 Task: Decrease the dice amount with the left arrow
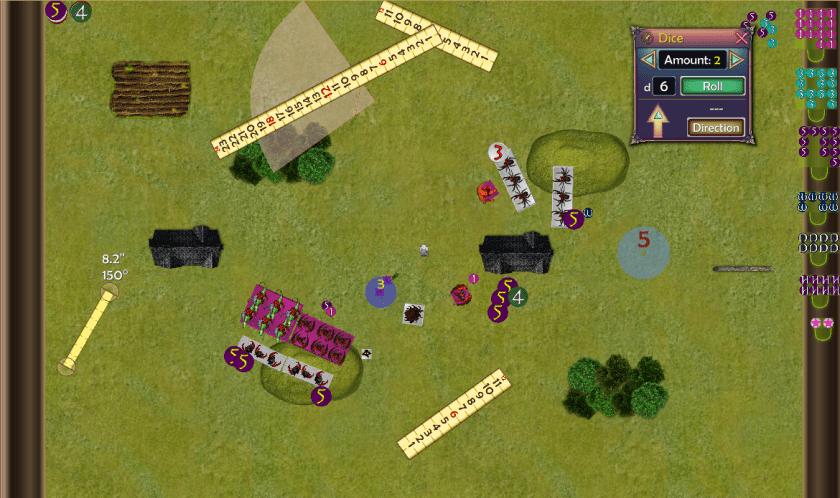[x=647, y=60]
